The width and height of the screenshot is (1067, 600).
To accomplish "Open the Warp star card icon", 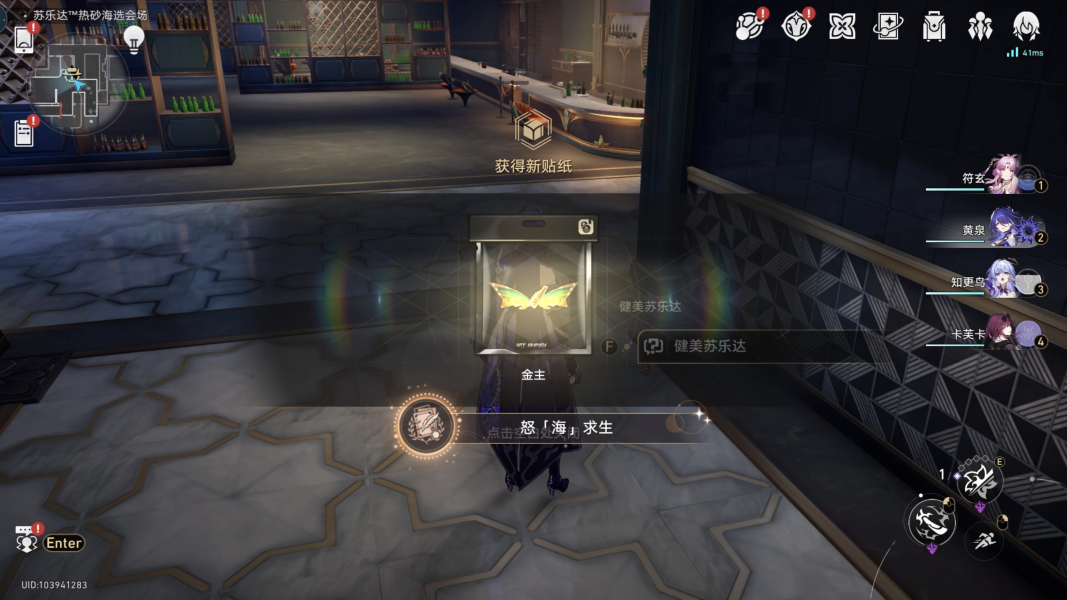I will (x=888, y=26).
